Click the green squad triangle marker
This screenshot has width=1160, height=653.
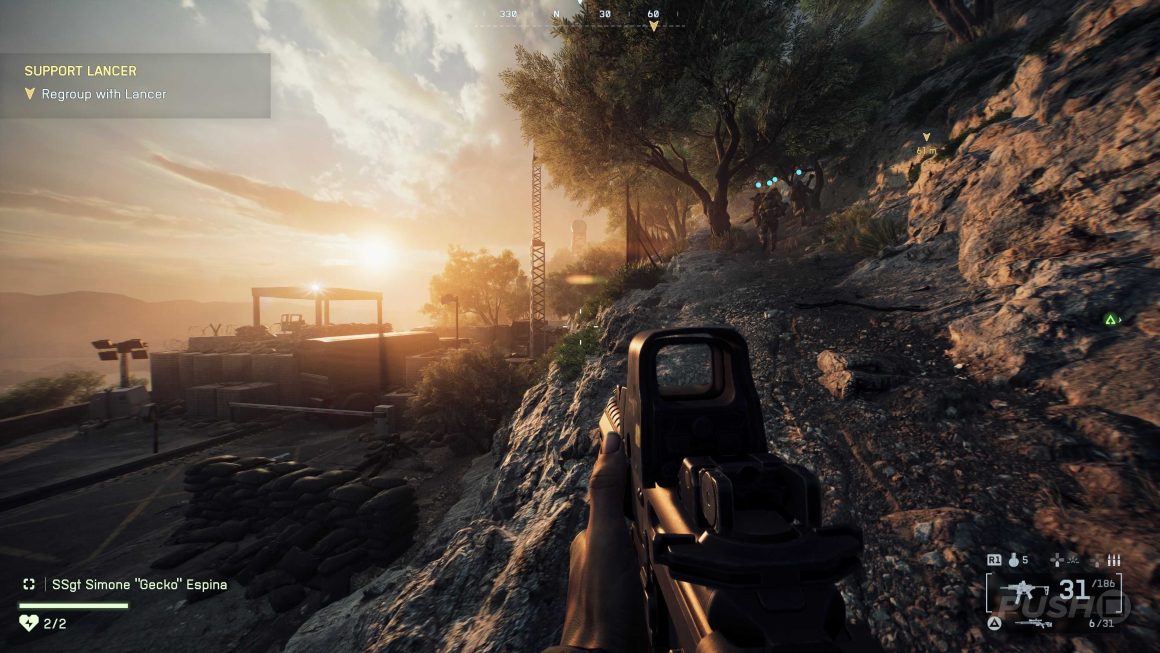[x=1110, y=320]
